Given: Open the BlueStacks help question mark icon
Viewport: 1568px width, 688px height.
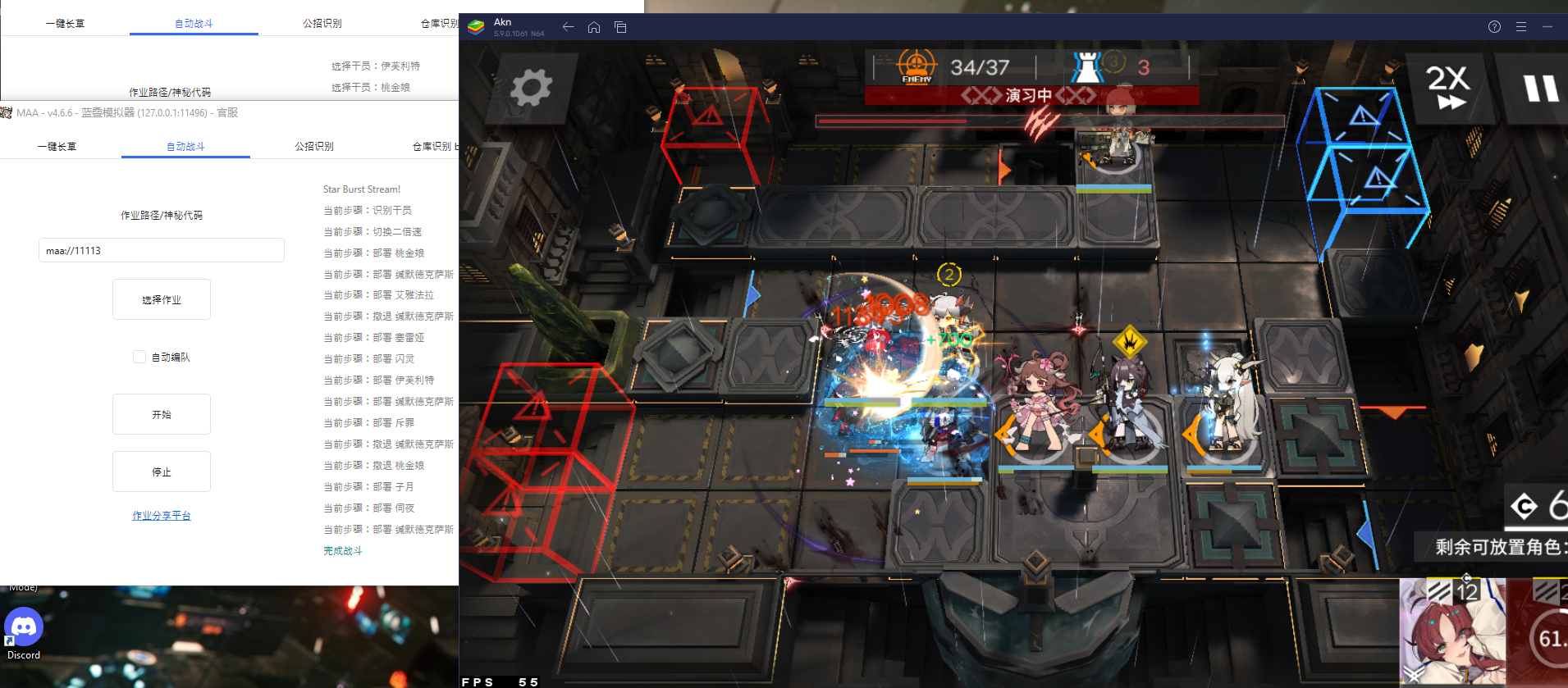Looking at the screenshot, I should (1493, 26).
